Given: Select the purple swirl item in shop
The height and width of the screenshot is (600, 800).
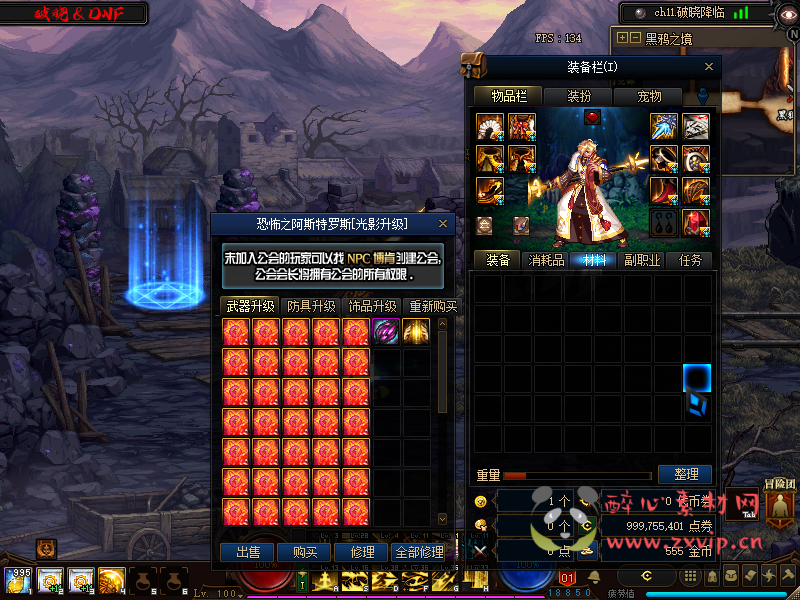Looking at the screenshot, I should [386, 332].
